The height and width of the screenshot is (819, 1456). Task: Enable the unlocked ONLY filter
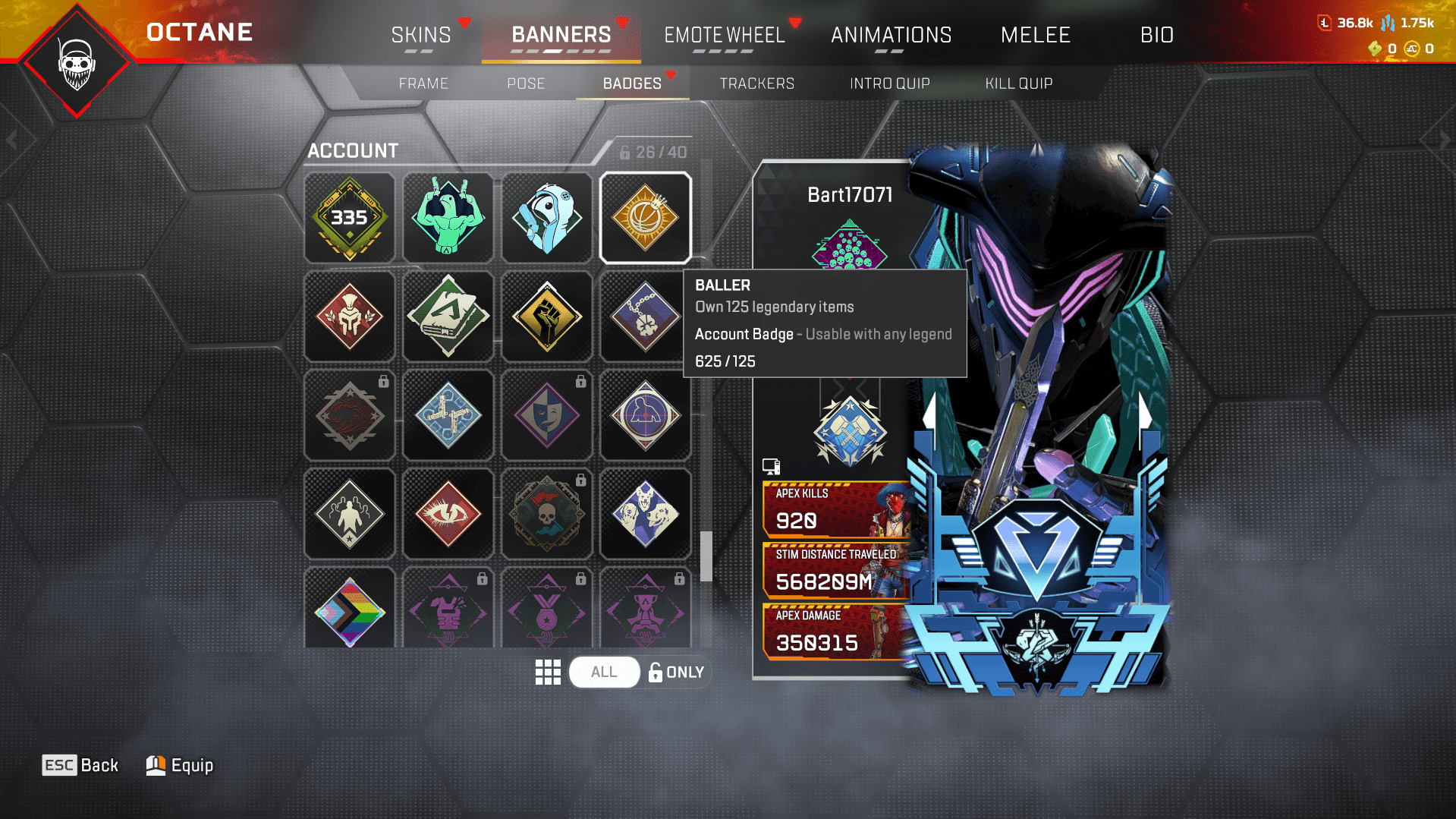(676, 671)
